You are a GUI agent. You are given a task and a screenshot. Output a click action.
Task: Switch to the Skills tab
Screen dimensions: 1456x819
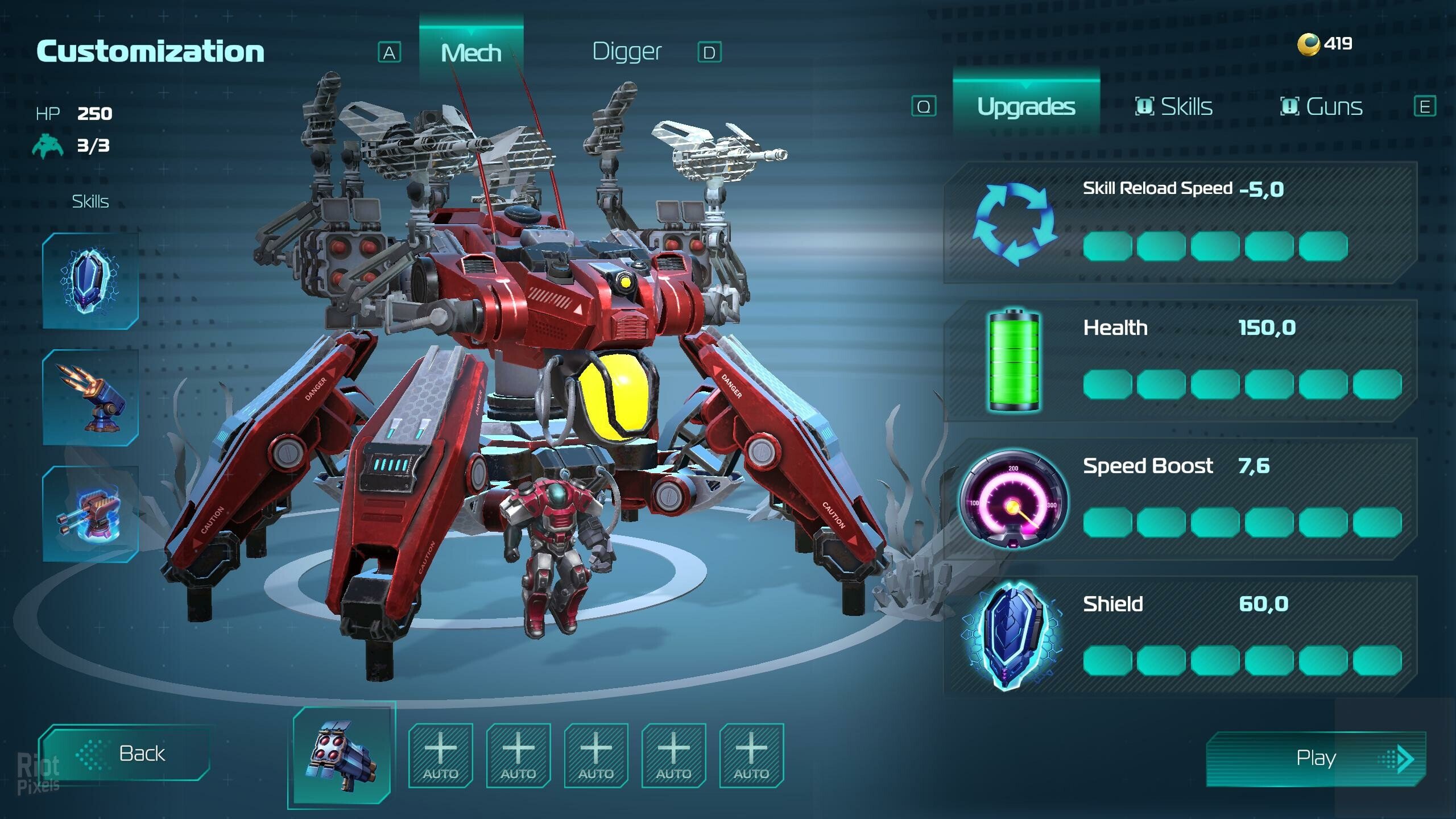click(x=1174, y=106)
